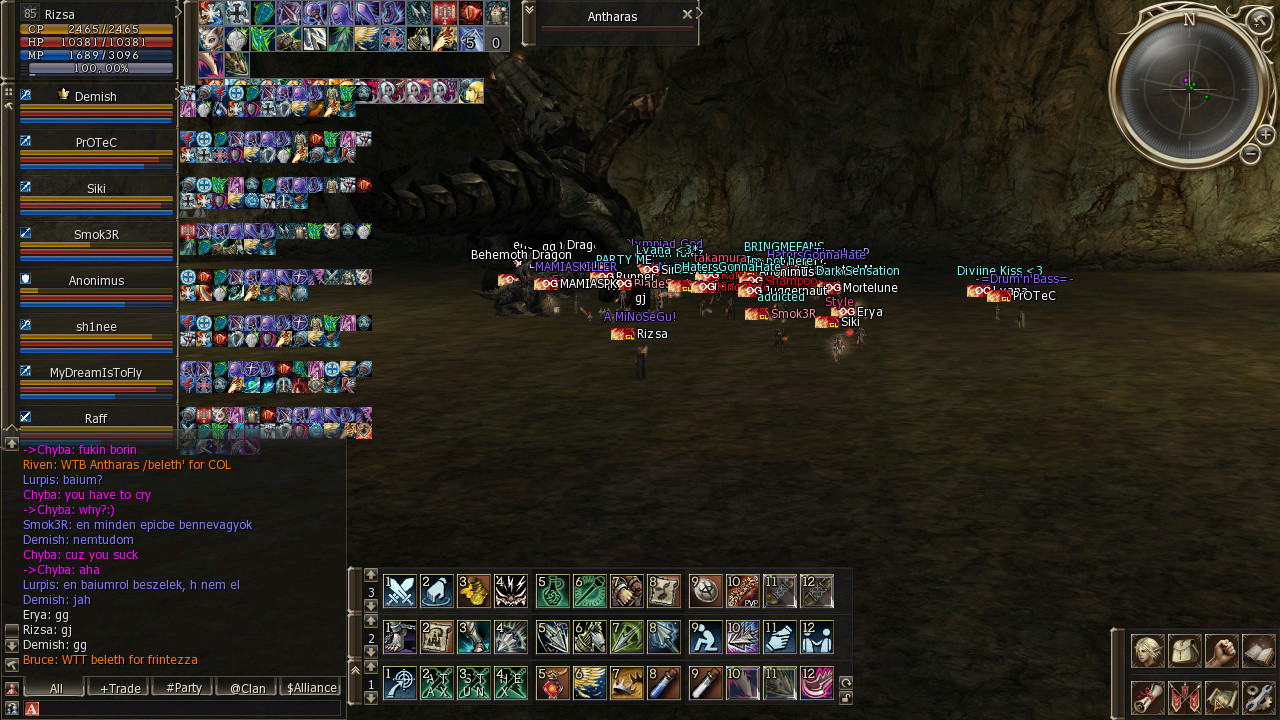Click the chat message input field
This screenshot has height=720, width=1280.
click(x=190, y=708)
